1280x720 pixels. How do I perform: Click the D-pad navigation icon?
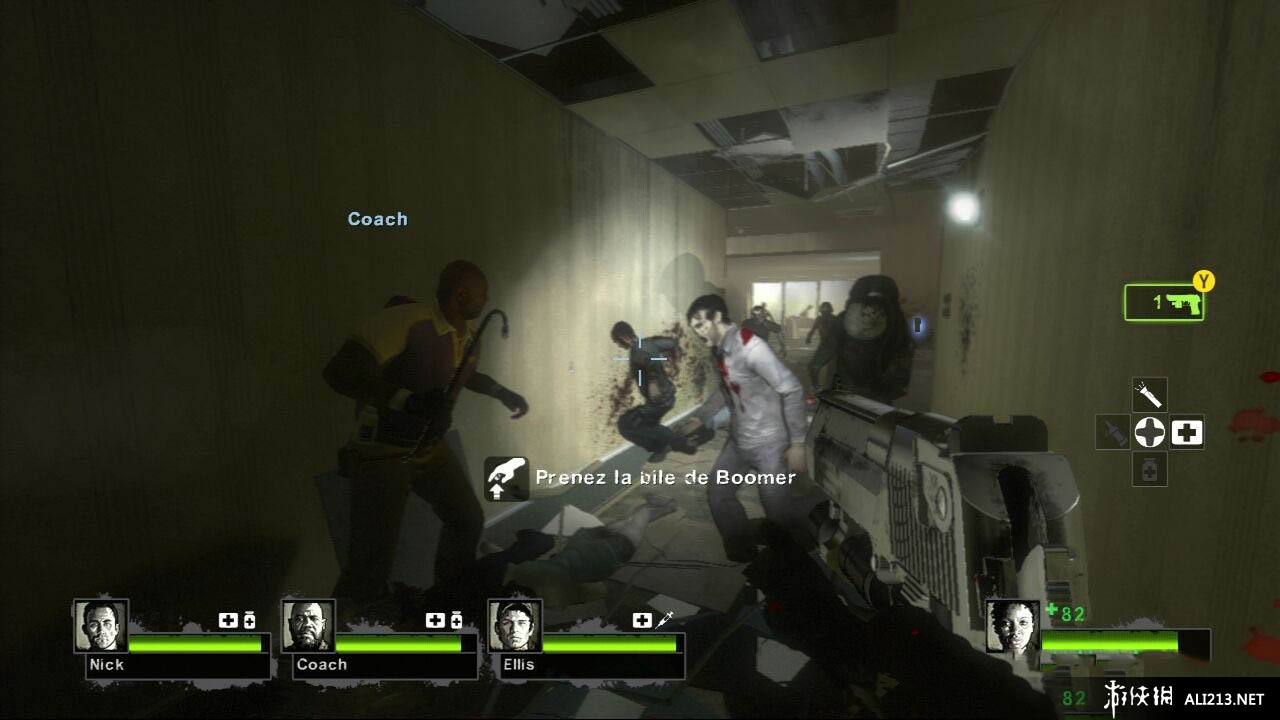click(x=1148, y=432)
